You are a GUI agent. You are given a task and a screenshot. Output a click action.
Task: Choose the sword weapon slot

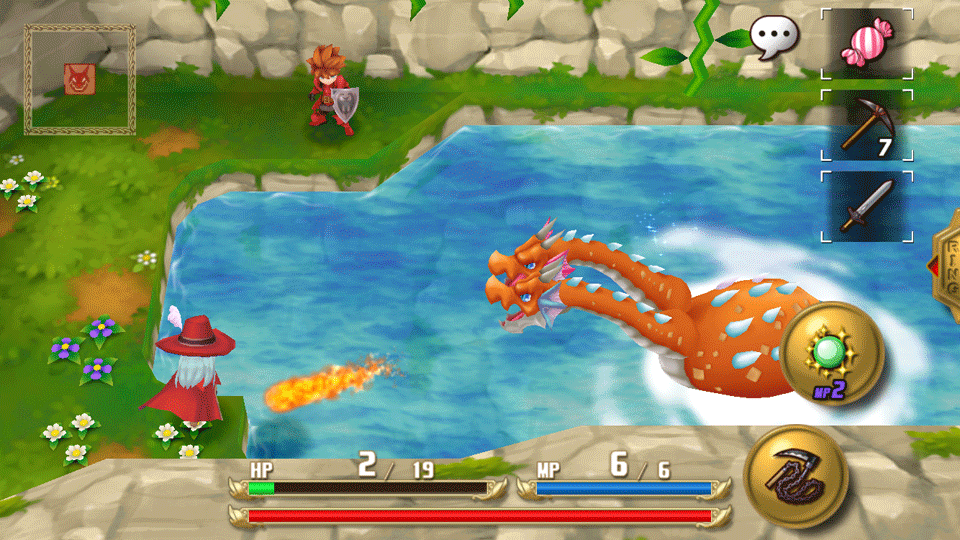click(x=866, y=206)
